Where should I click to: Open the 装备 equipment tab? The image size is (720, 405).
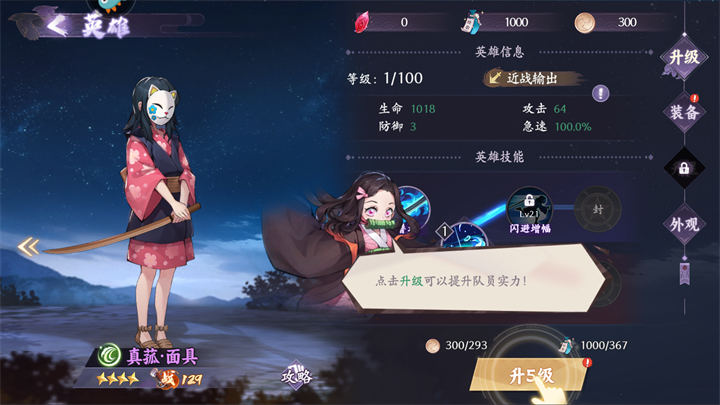click(x=684, y=112)
